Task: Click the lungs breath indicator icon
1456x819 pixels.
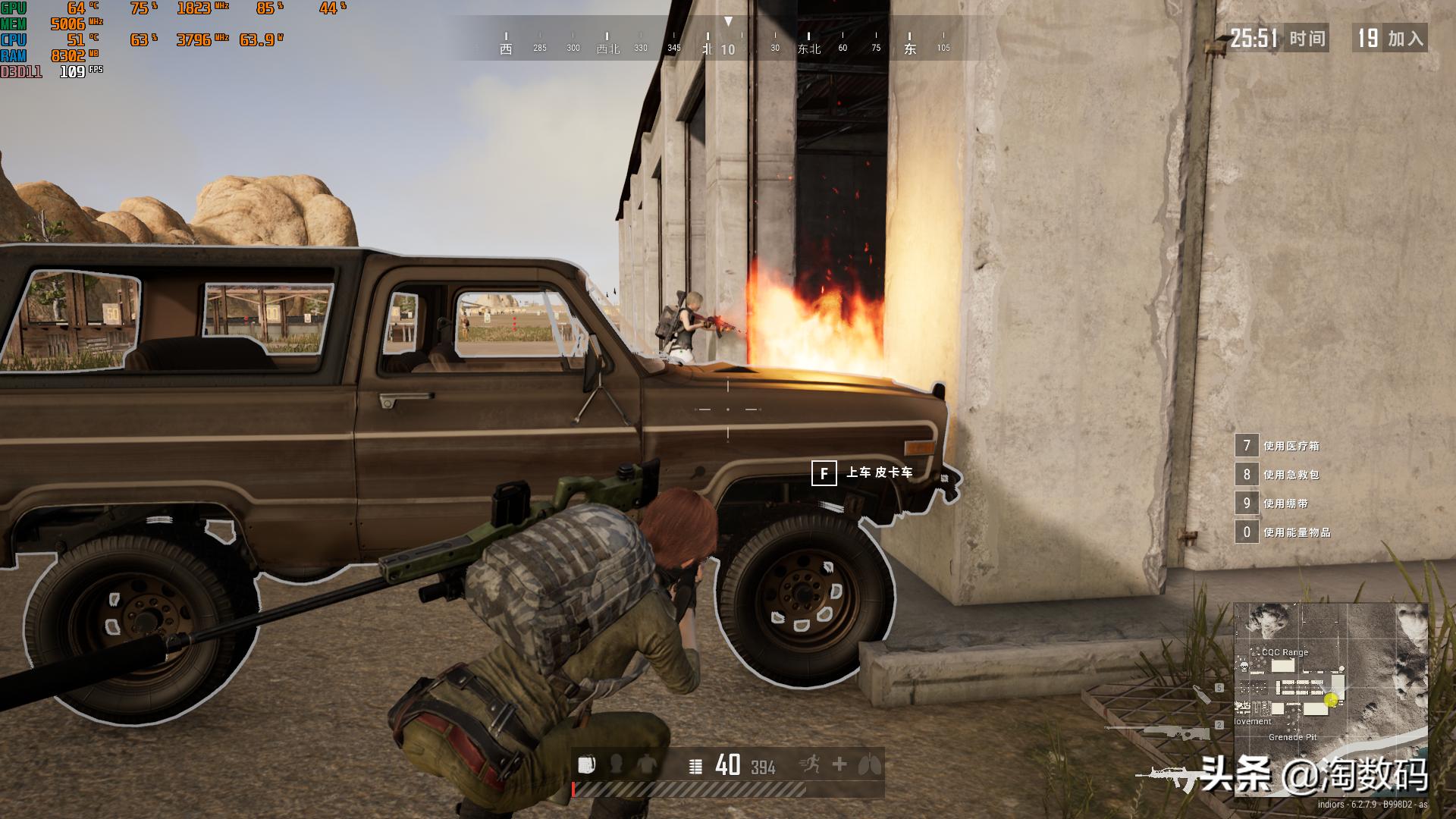Action: click(869, 765)
